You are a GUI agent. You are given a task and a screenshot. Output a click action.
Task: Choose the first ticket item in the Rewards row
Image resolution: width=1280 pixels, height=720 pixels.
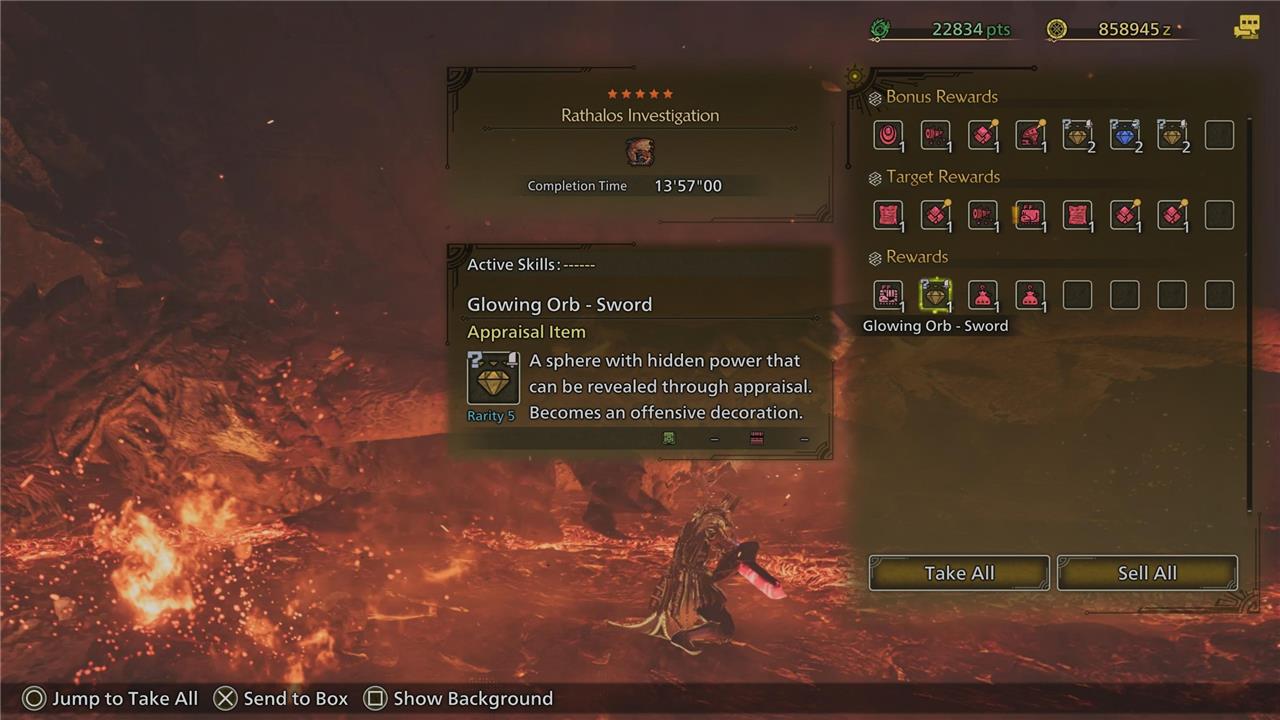887,295
